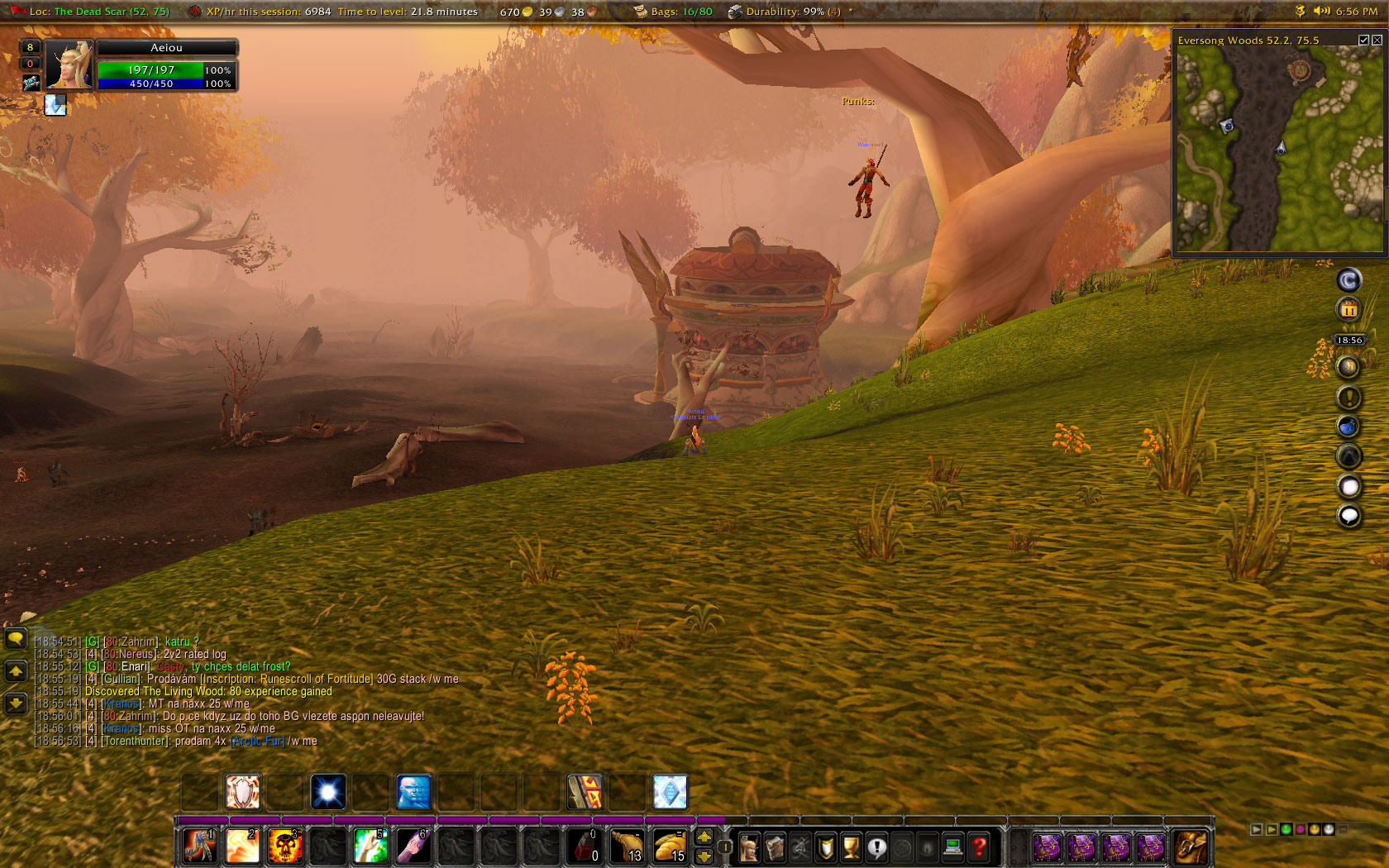
Task: Click the Eversong Woods minimap
Action: [1277, 149]
